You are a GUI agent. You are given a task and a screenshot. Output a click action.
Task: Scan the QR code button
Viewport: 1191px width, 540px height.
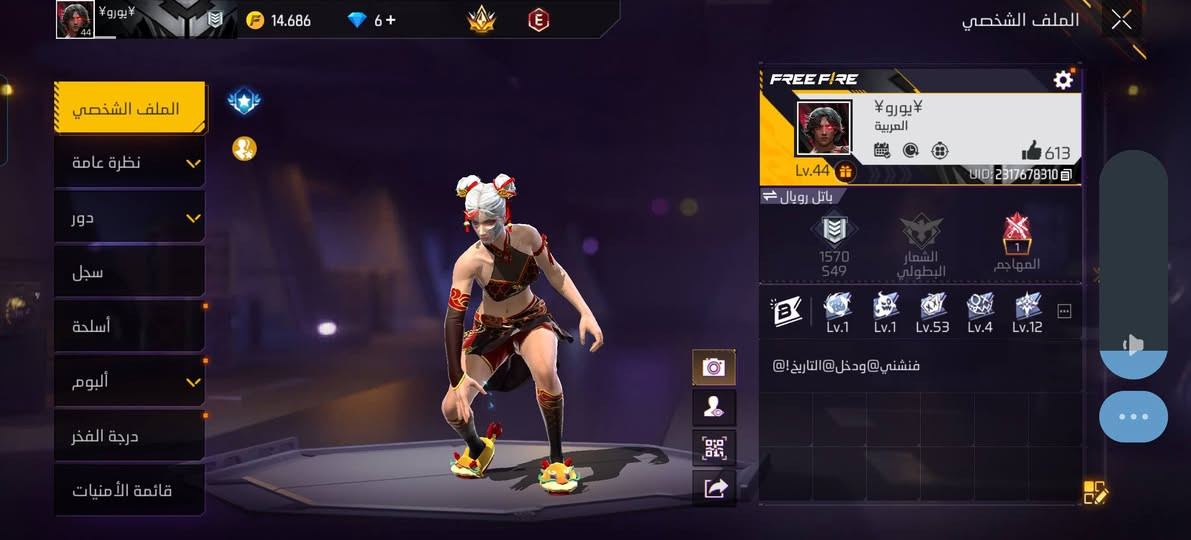tap(714, 448)
